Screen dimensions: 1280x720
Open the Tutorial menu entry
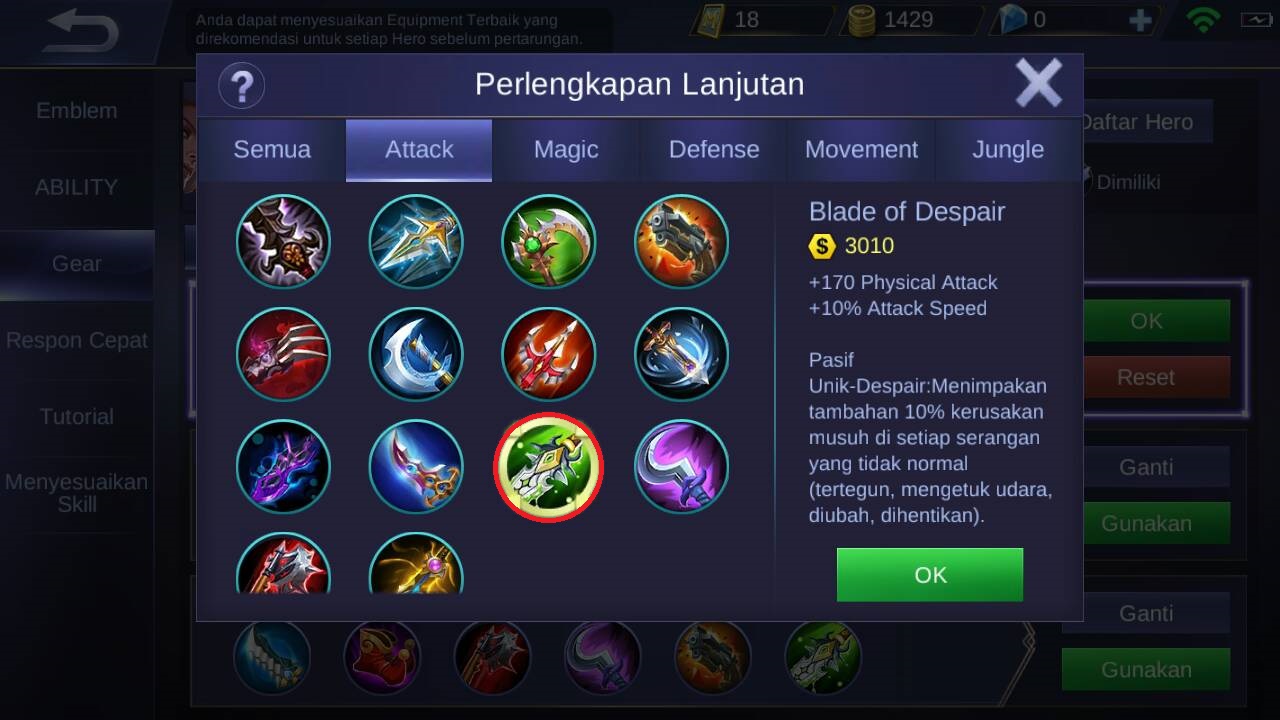77,416
